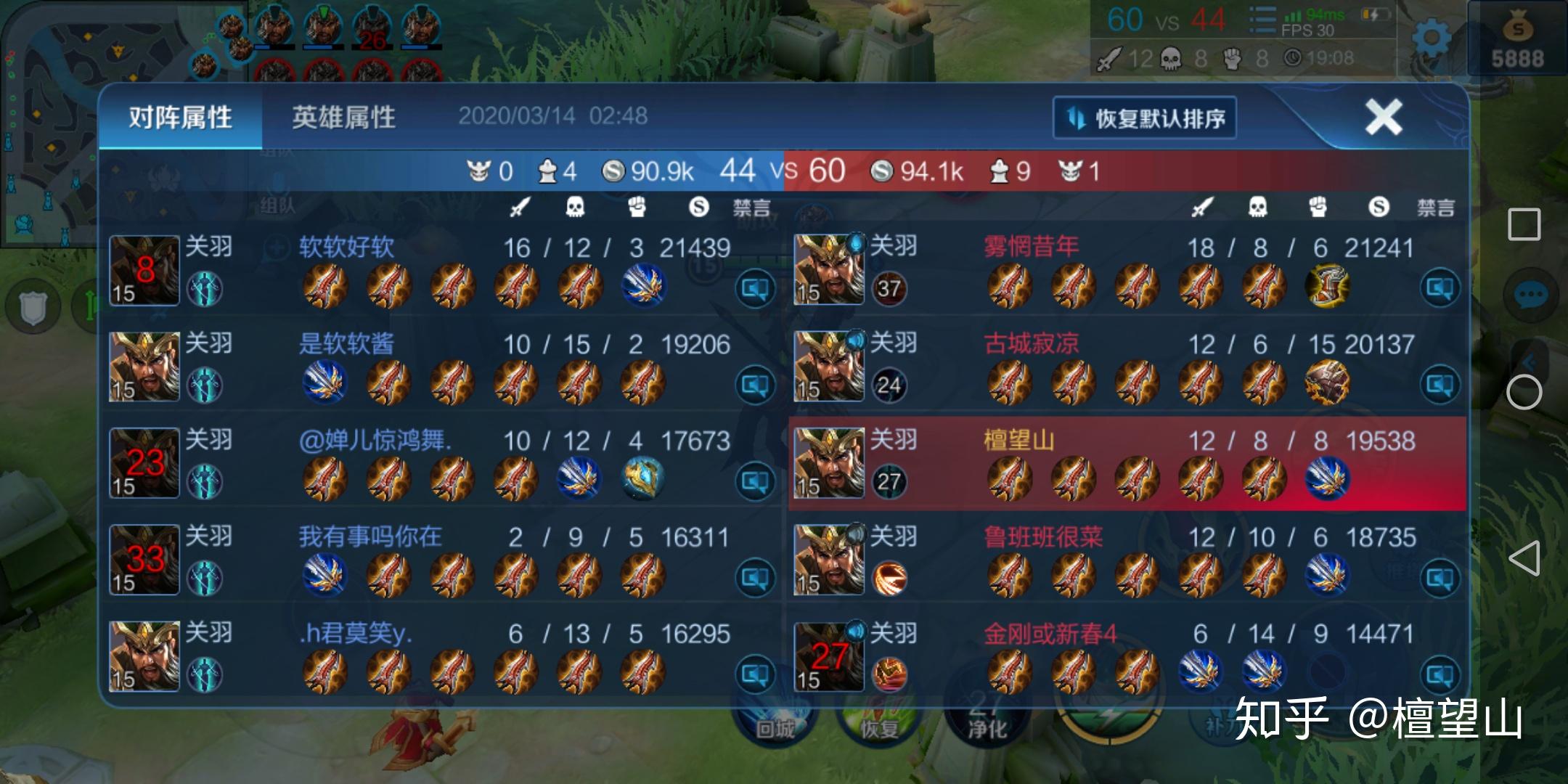Sort blue team by gold column
The image size is (1568, 784).
[x=698, y=208]
